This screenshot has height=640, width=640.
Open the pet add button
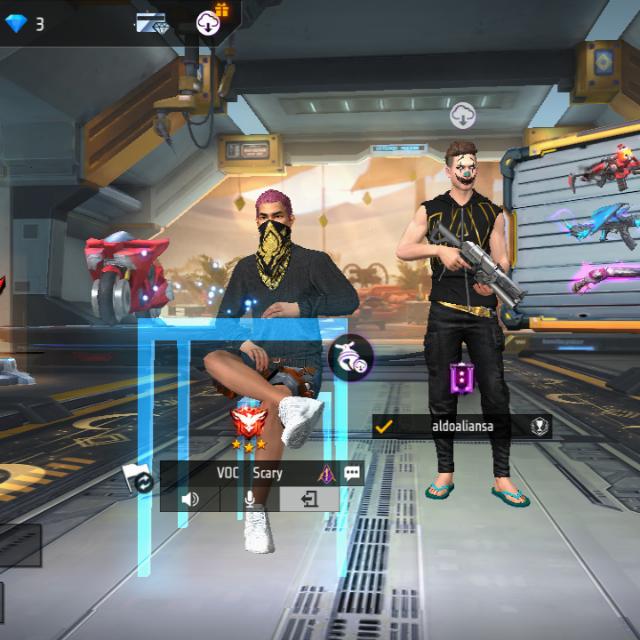[351, 357]
